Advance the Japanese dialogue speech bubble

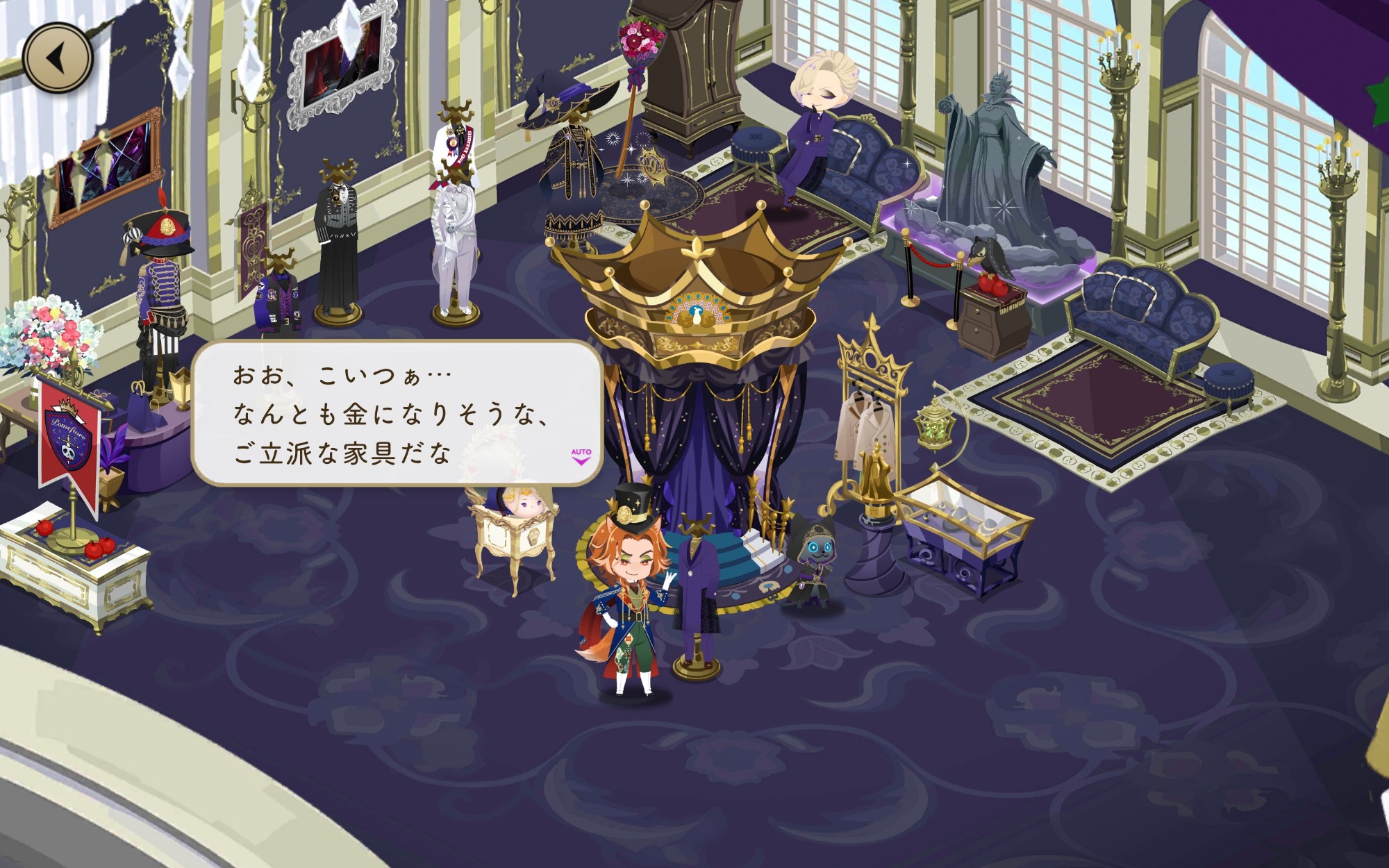(396, 413)
